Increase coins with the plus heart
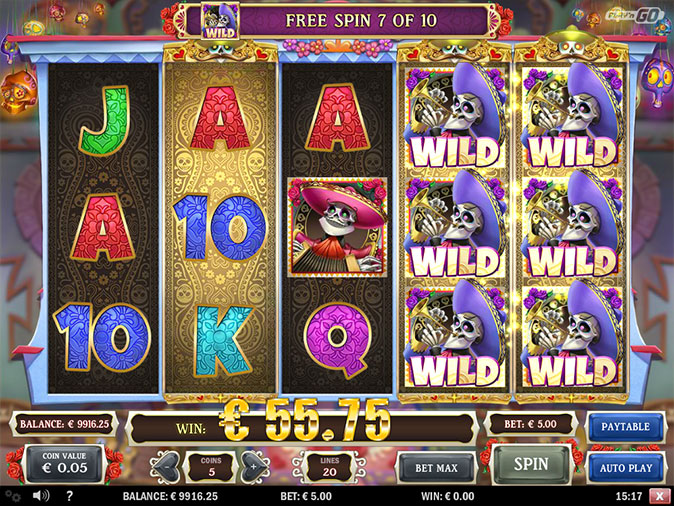Screen dimensions: 674x506 (253, 466)
